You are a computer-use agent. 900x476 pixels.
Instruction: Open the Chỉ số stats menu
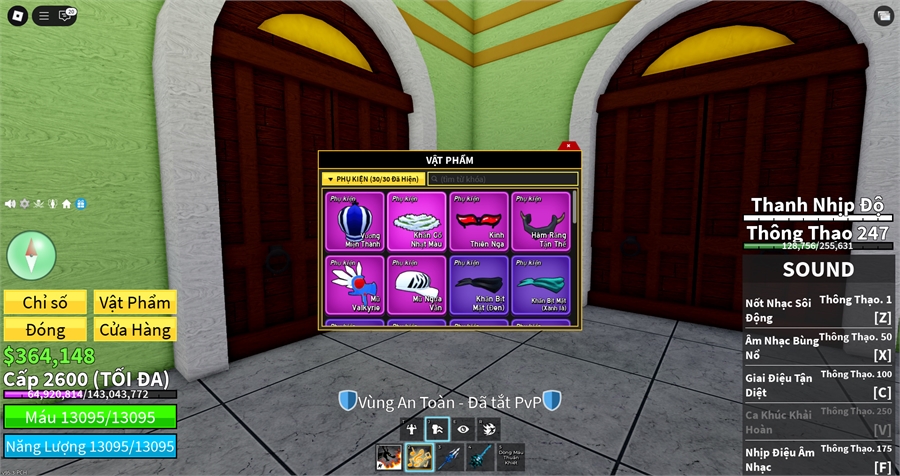(x=44, y=302)
